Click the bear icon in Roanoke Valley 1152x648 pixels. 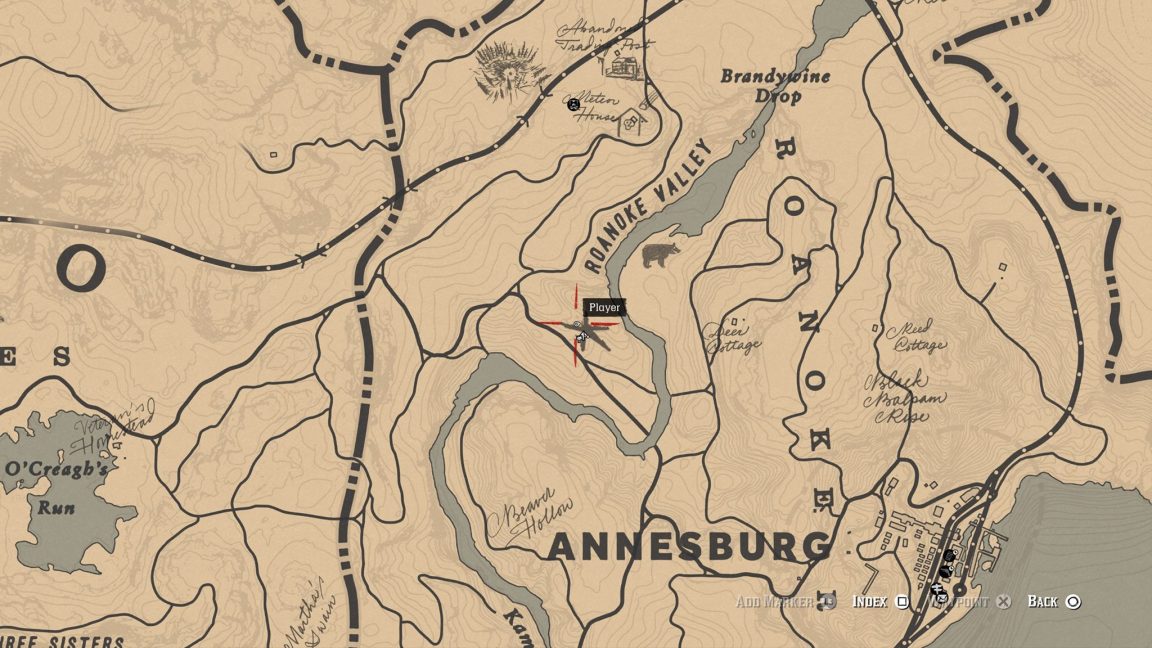[660, 256]
